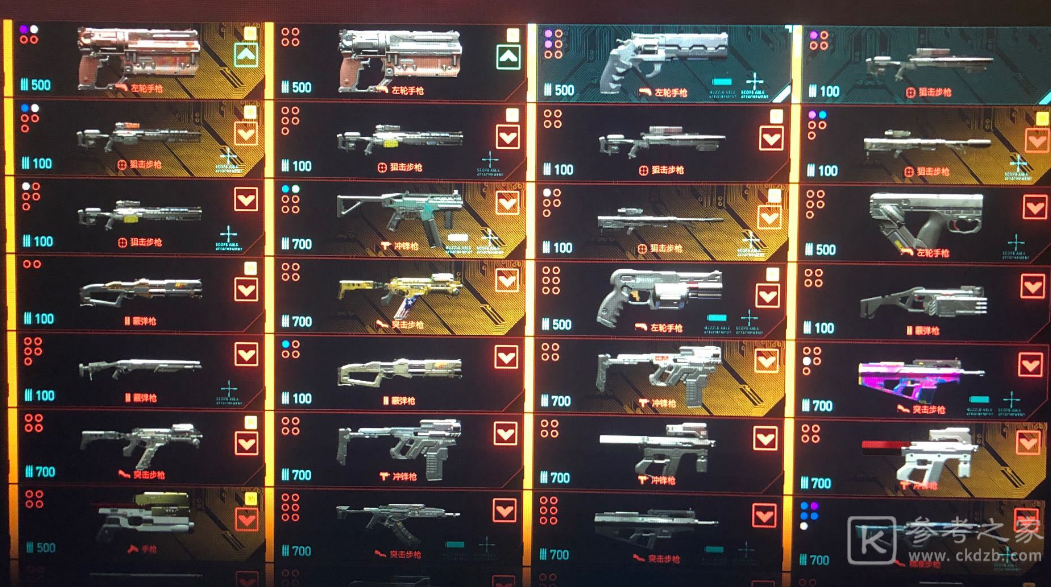Screen dimensions: 1051x587
Task: Choose the teal-highlighted silver revolver slot
Action: coord(660,60)
